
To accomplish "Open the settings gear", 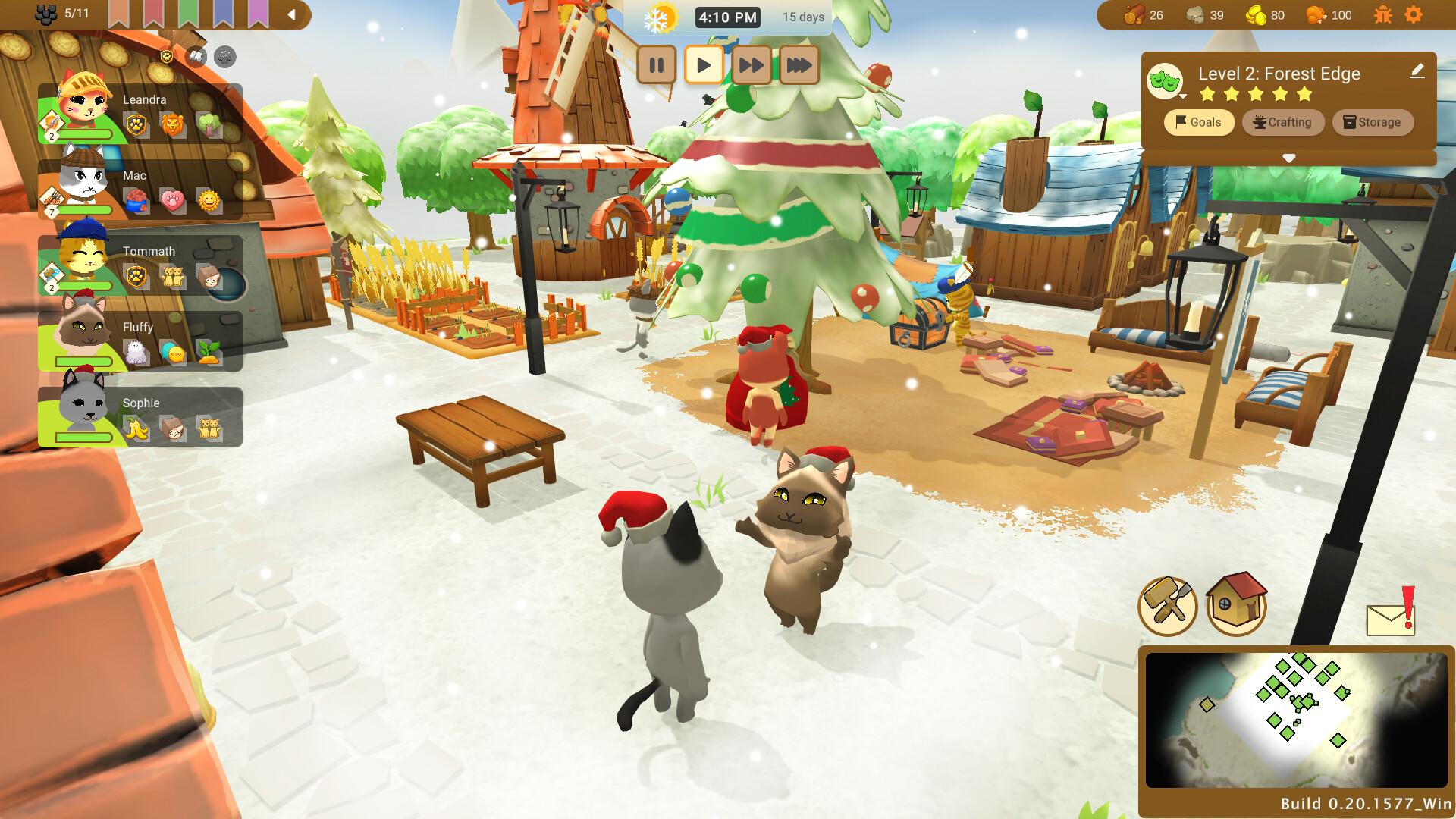I will coord(1414,14).
